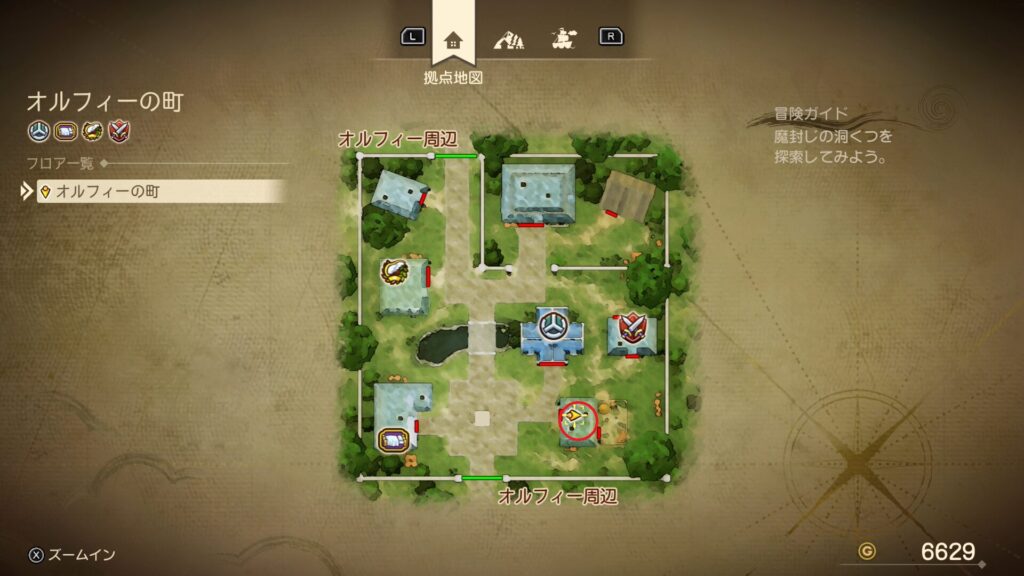Select the north オルフィー周辺 exit label
The height and width of the screenshot is (576, 1024).
[397, 138]
